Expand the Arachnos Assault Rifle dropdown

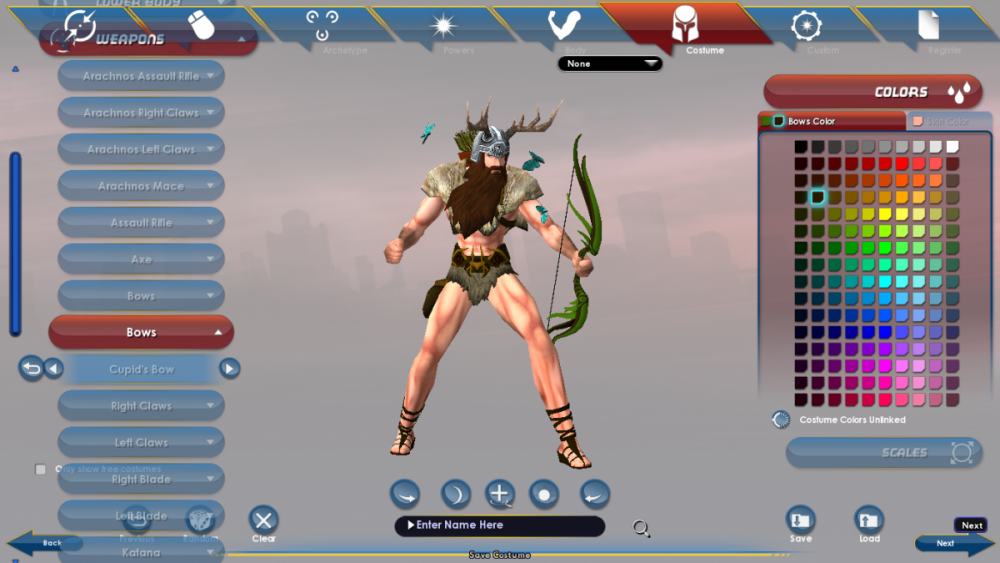point(141,76)
